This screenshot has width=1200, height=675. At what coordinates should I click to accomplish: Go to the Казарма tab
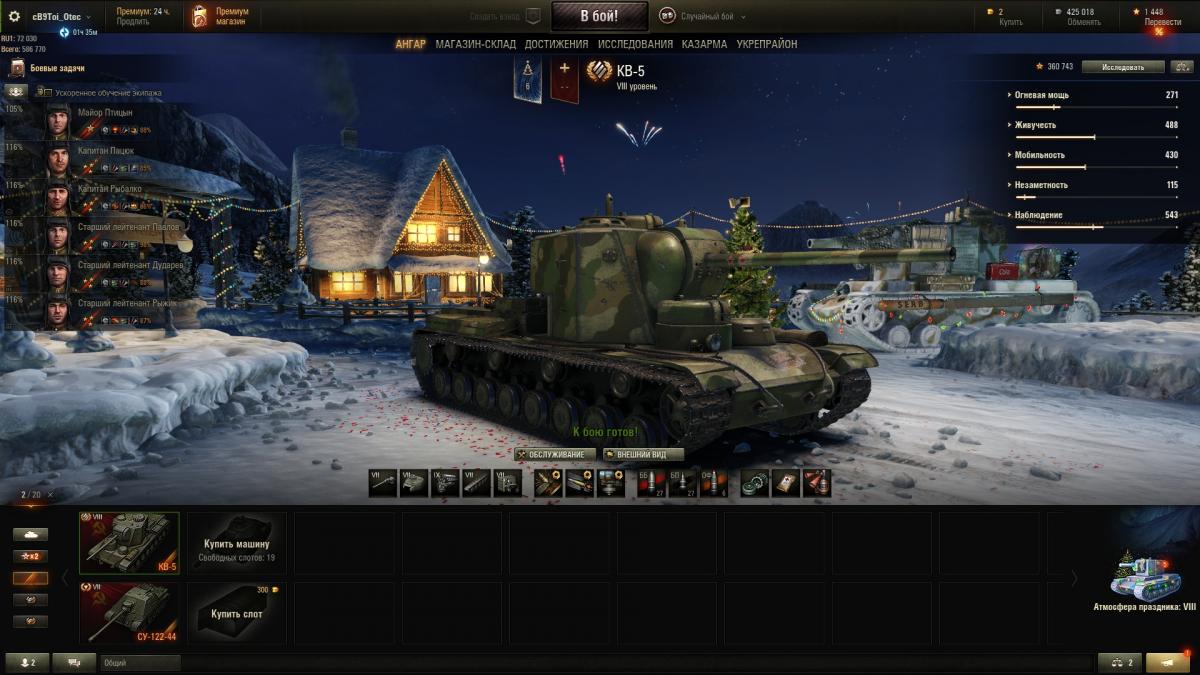pyautogui.click(x=704, y=44)
